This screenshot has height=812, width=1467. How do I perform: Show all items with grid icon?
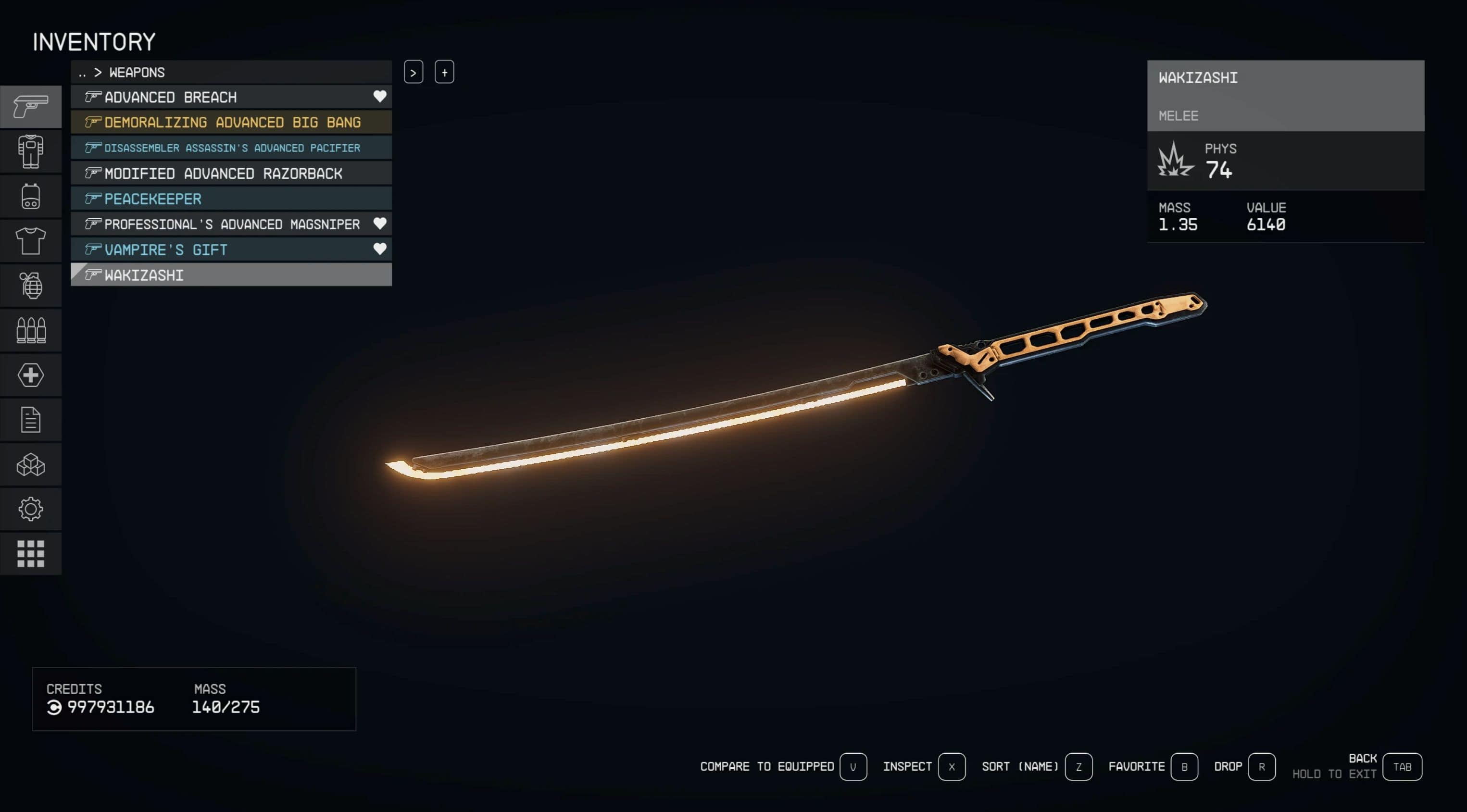point(31,553)
